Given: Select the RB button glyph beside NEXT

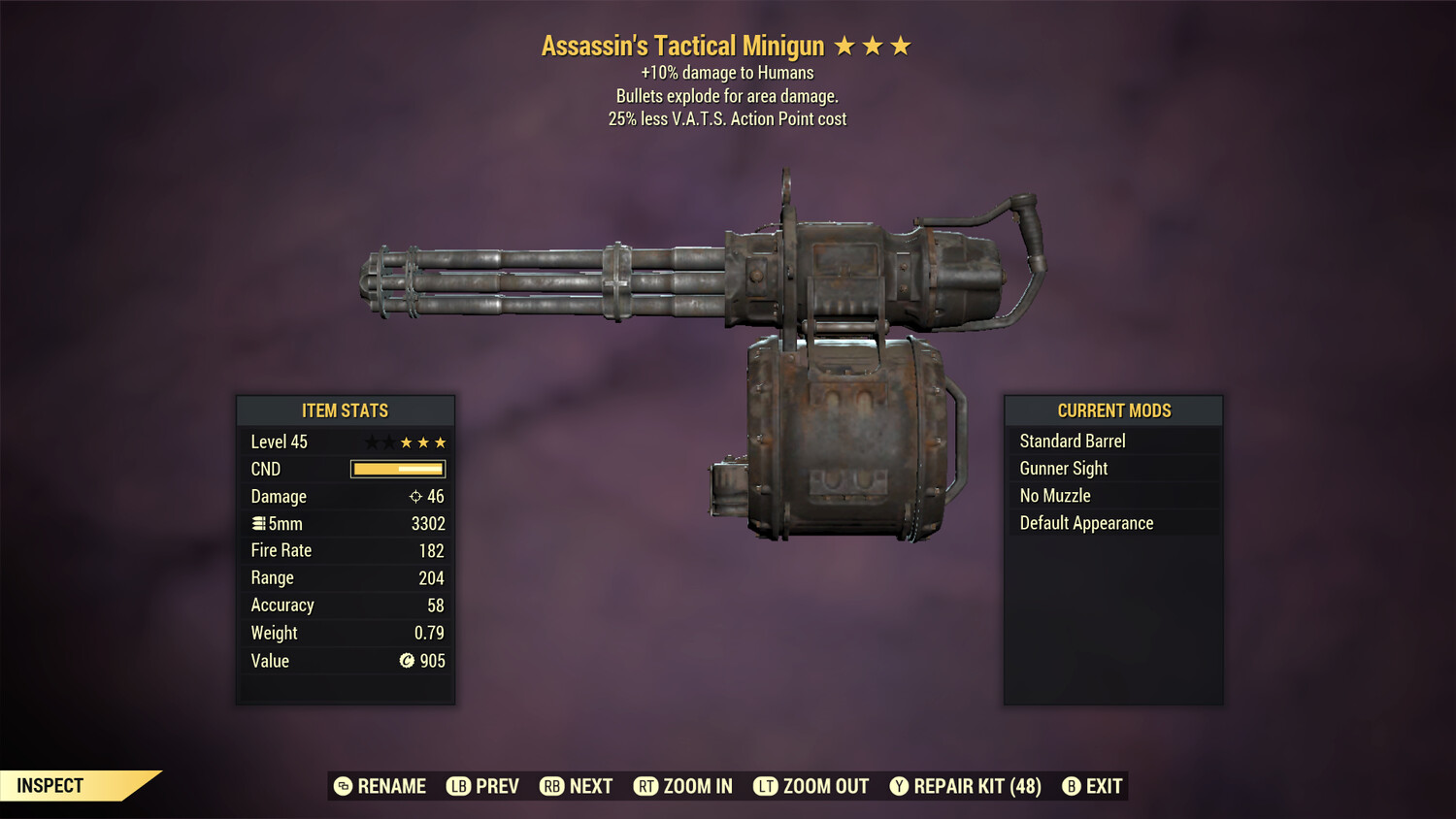Looking at the screenshot, I should 551,786.
